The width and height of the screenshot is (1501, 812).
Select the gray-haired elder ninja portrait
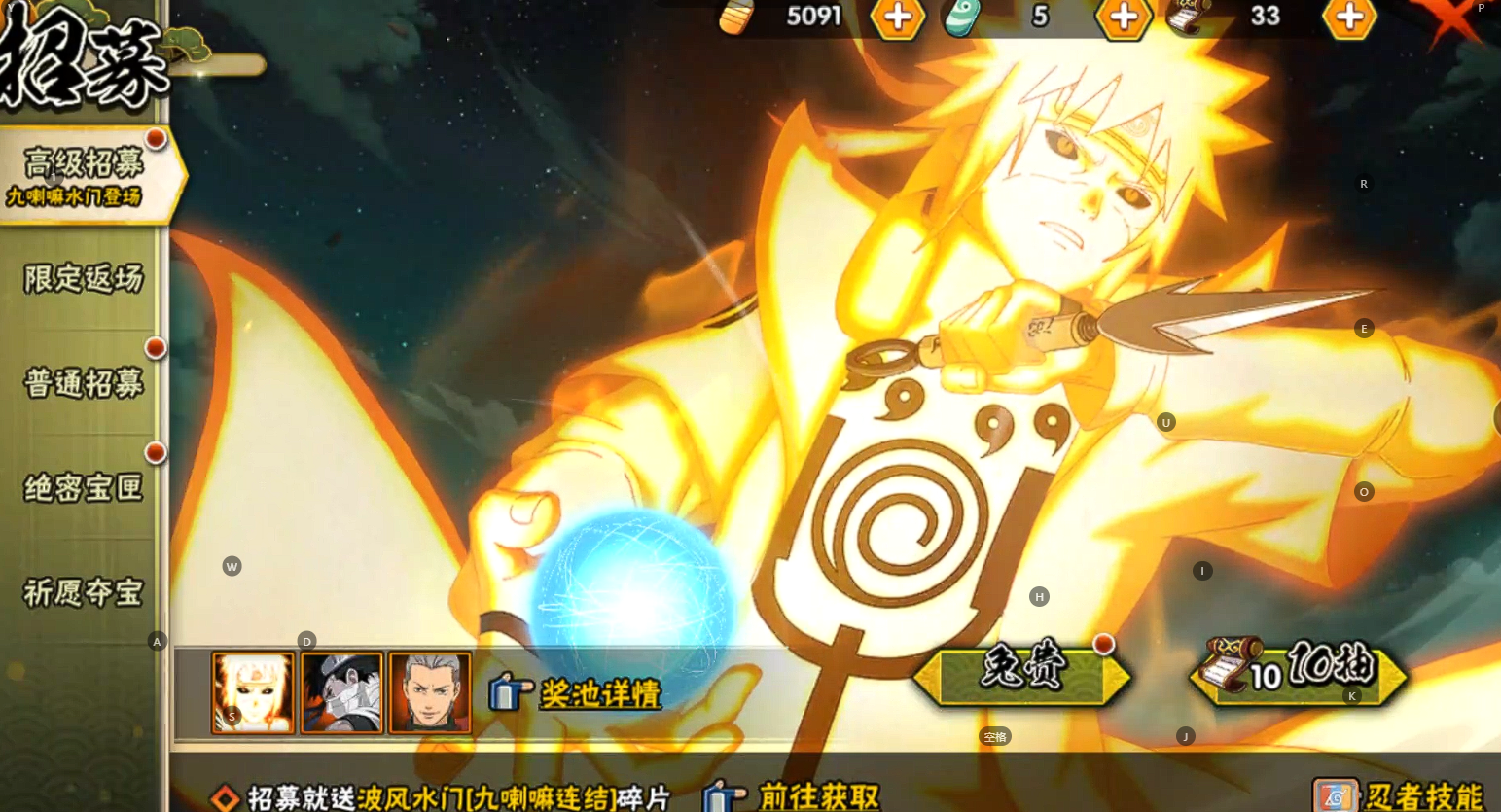[x=430, y=692]
